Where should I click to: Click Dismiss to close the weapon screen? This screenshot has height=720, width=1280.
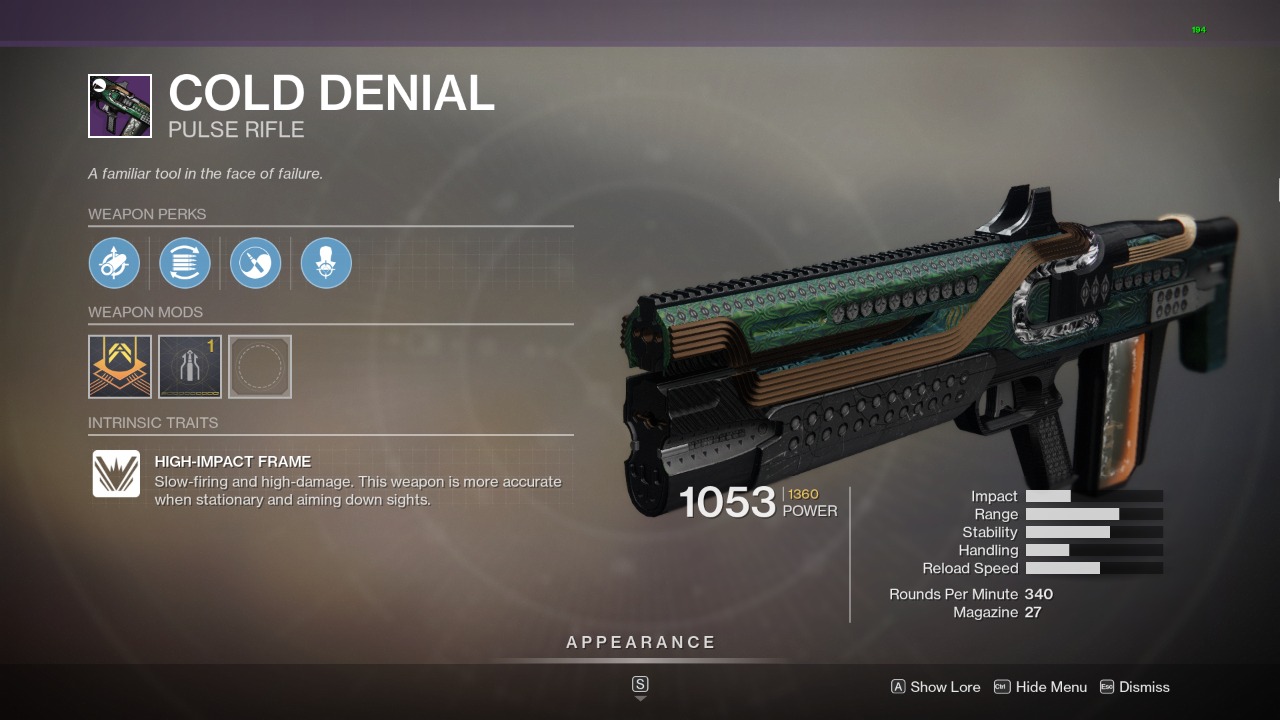click(x=1135, y=687)
